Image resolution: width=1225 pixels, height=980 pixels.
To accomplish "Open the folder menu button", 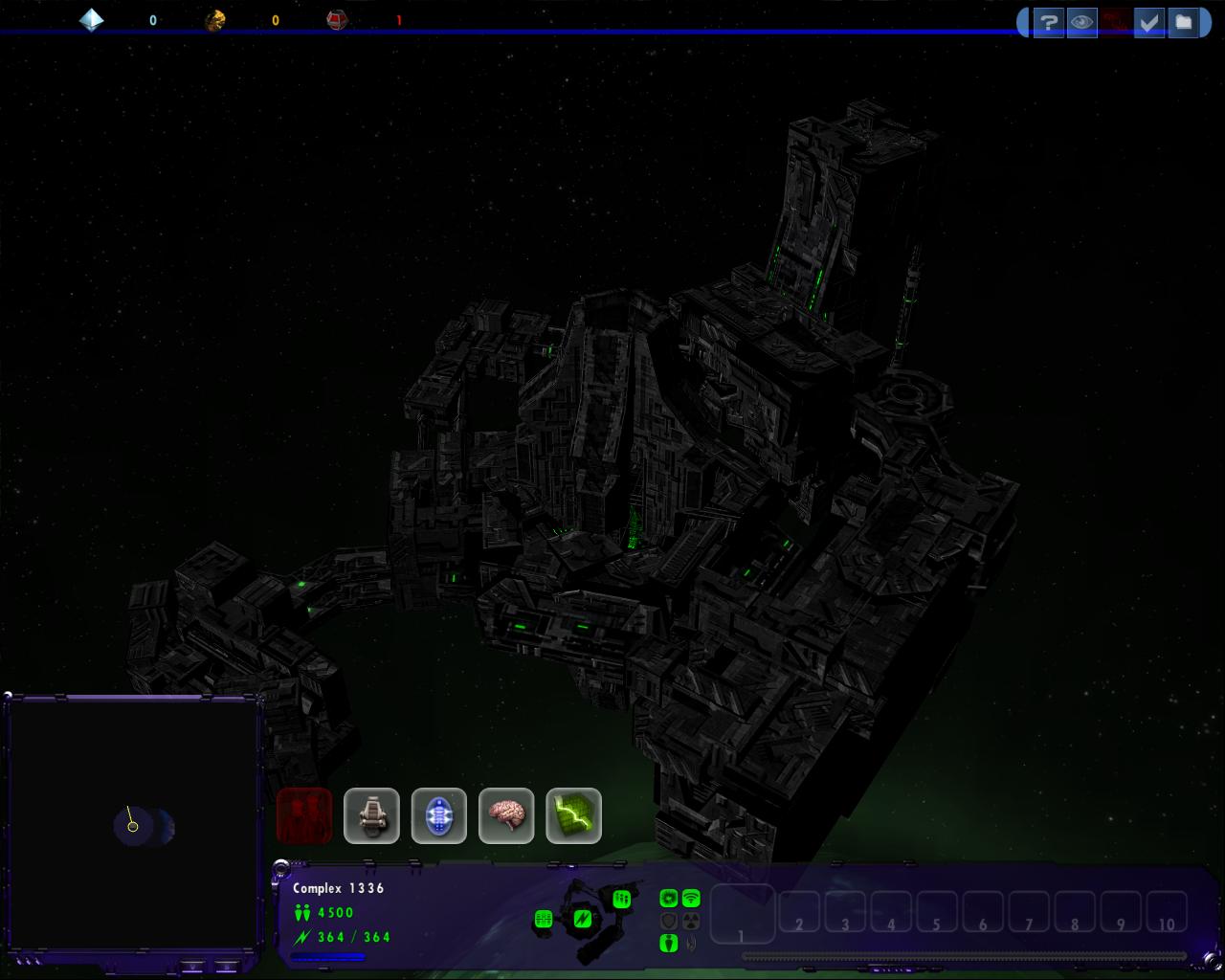I will point(1184,22).
